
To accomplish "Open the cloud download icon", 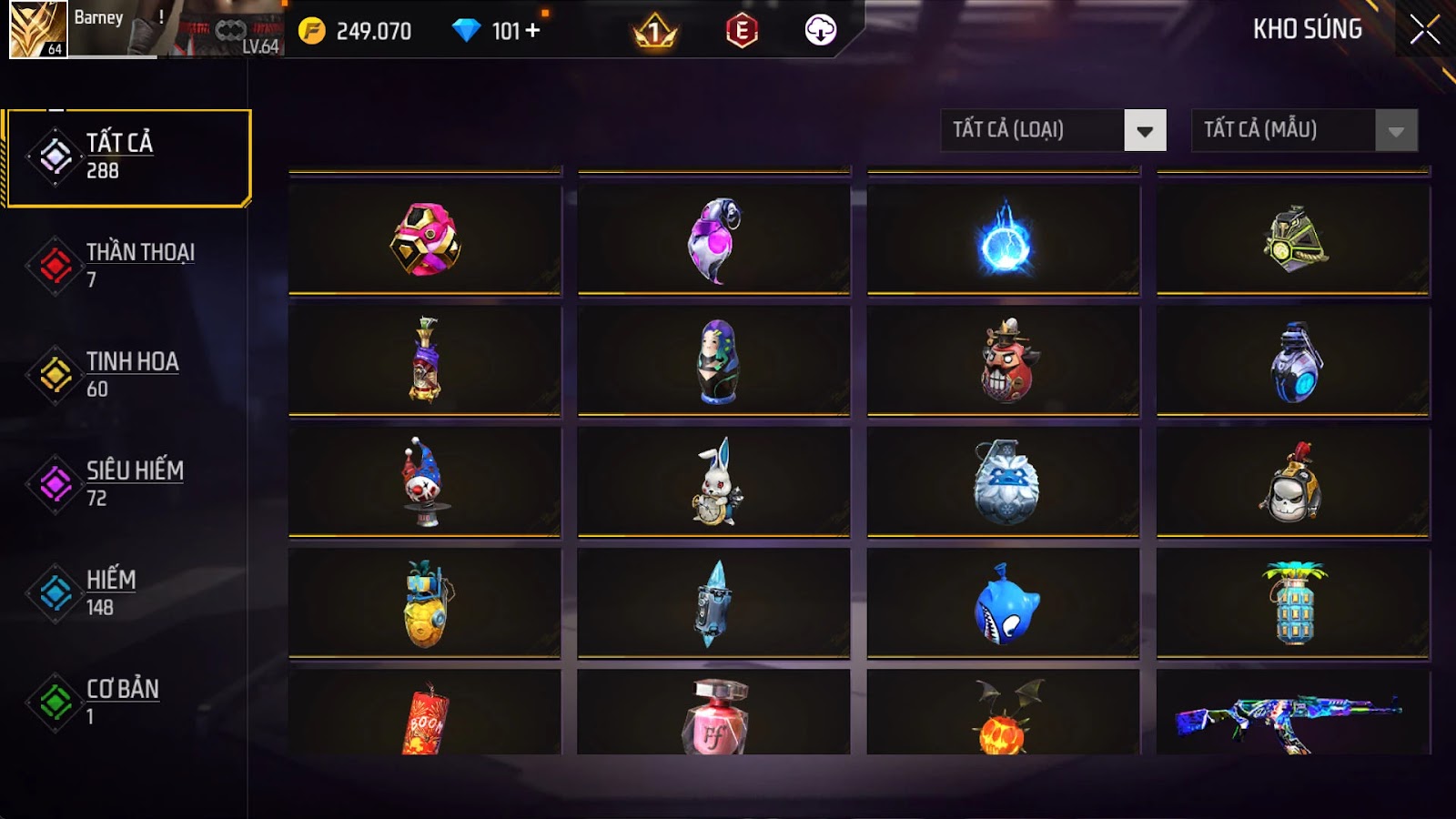I will point(820,31).
